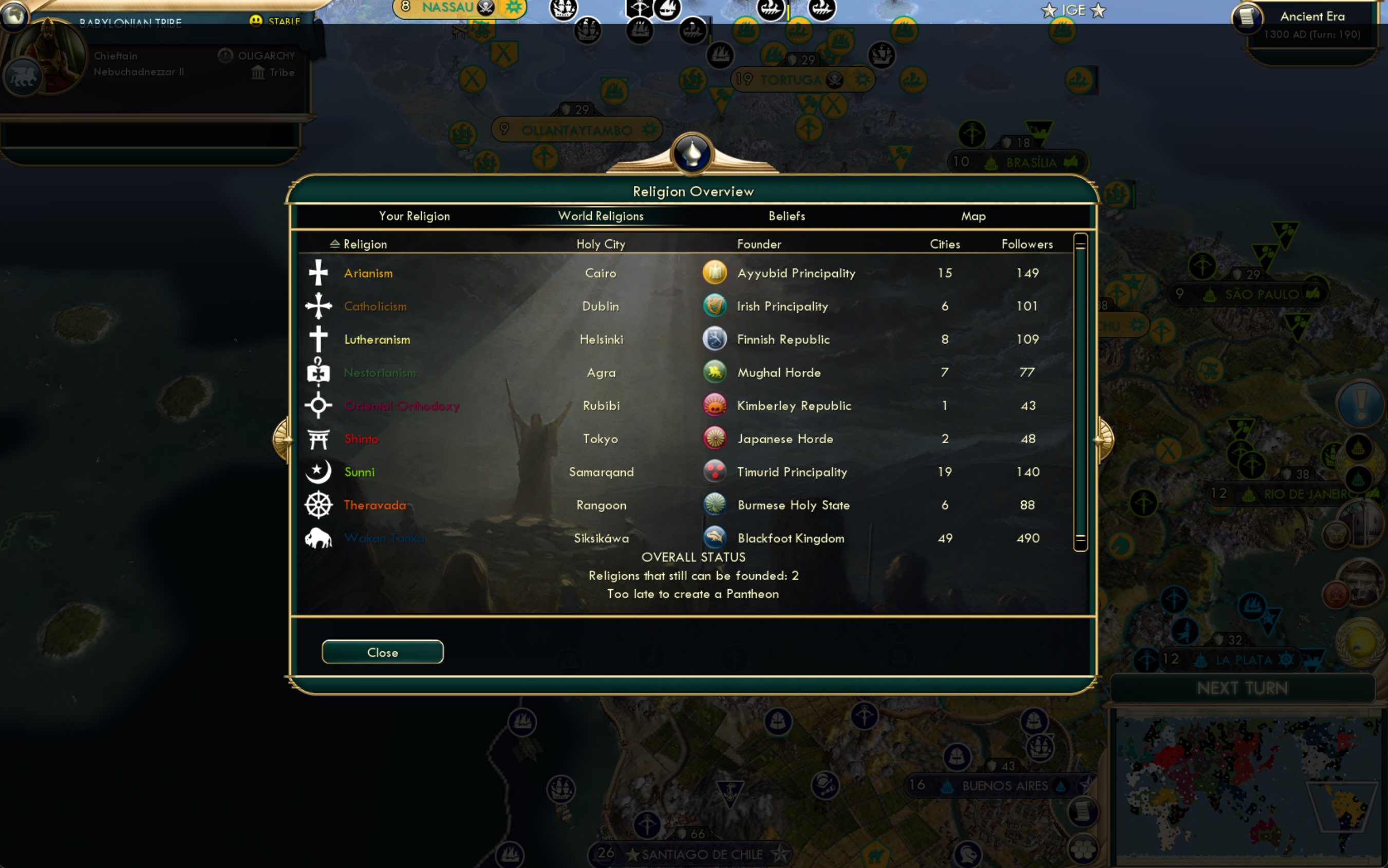The height and width of the screenshot is (868, 1388).
Task: Click the Japanese Horde founder icon
Action: (x=715, y=439)
